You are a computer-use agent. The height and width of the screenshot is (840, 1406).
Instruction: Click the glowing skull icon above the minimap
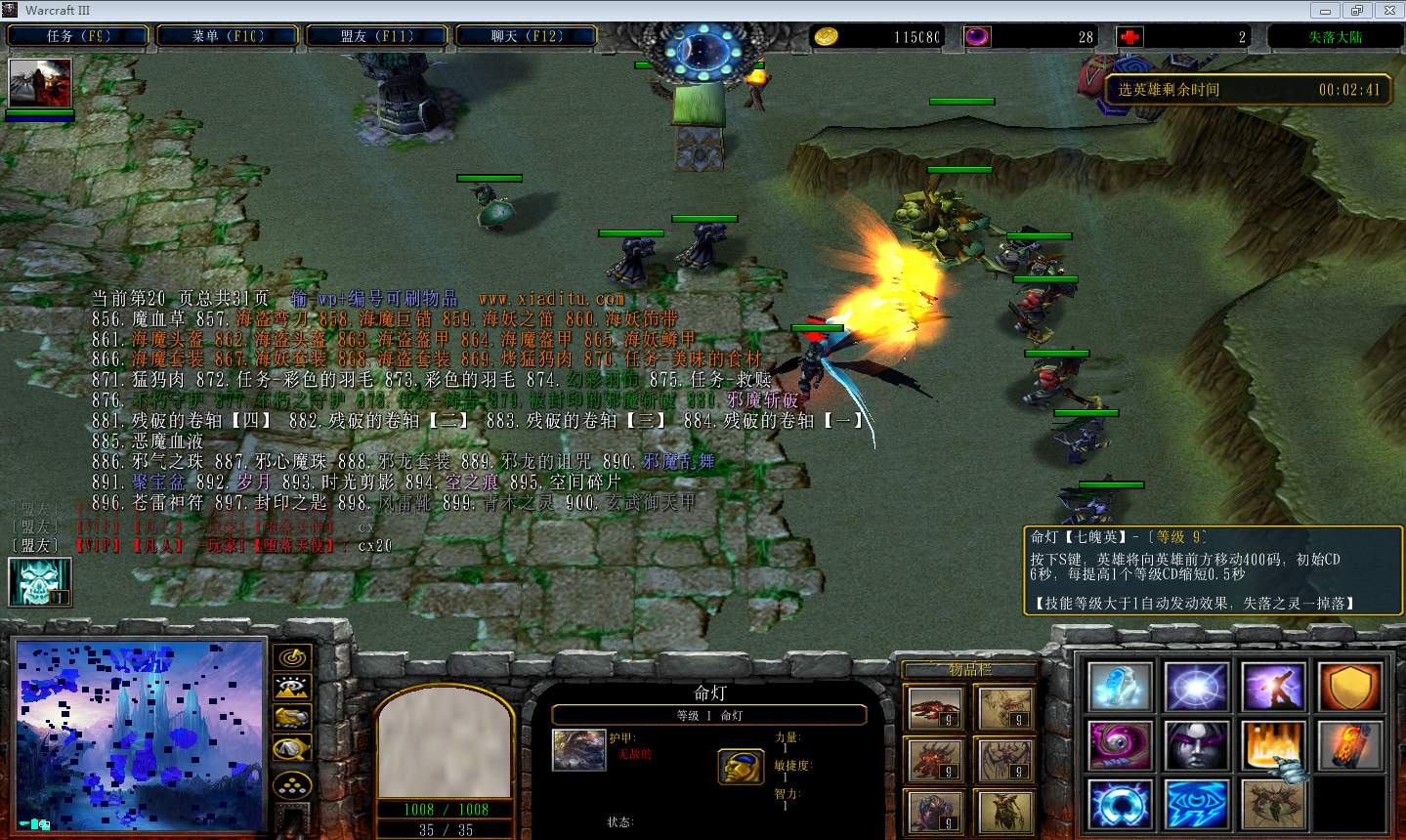pos(40,581)
